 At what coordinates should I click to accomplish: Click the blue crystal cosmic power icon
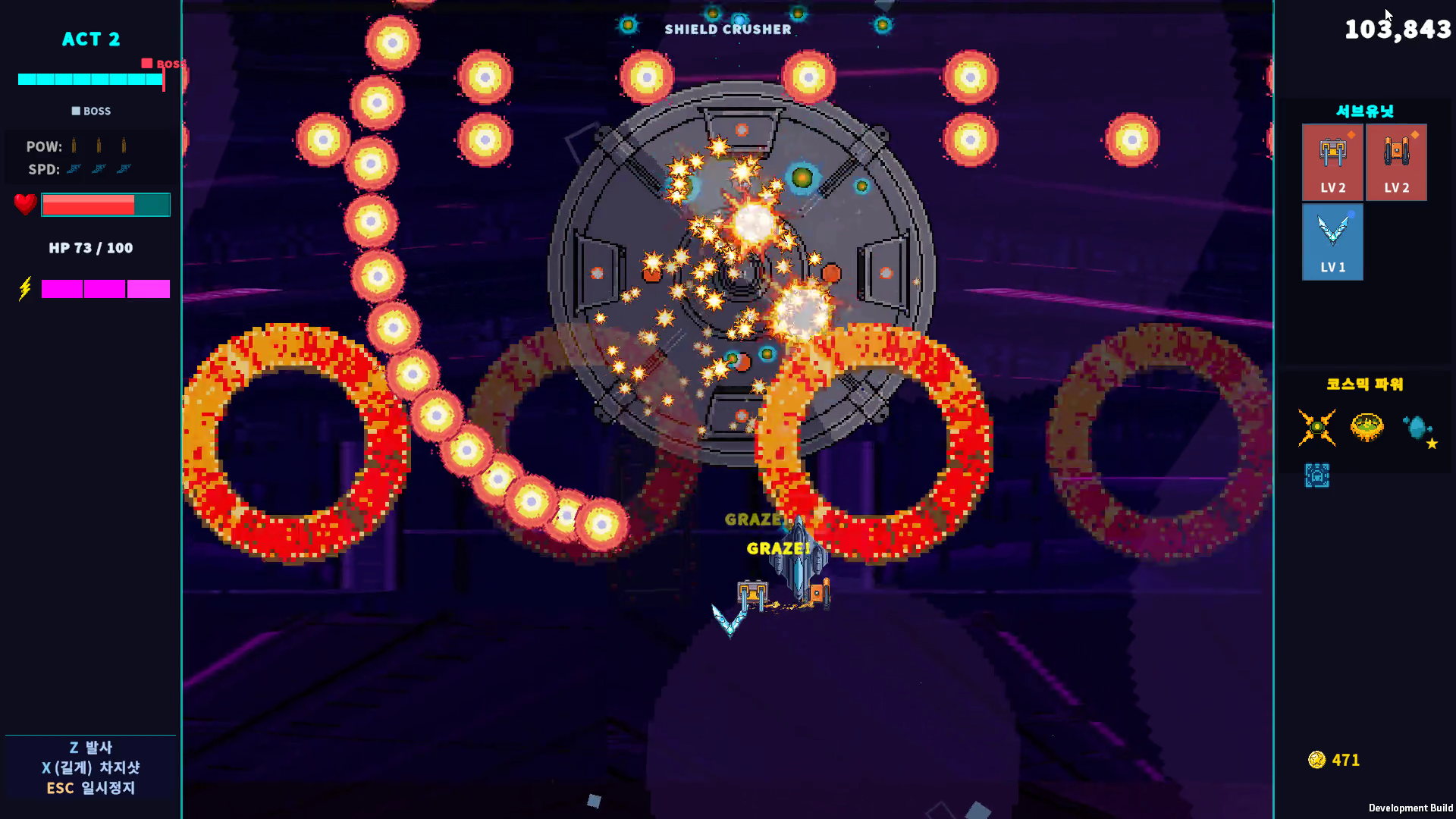click(x=1417, y=428)
